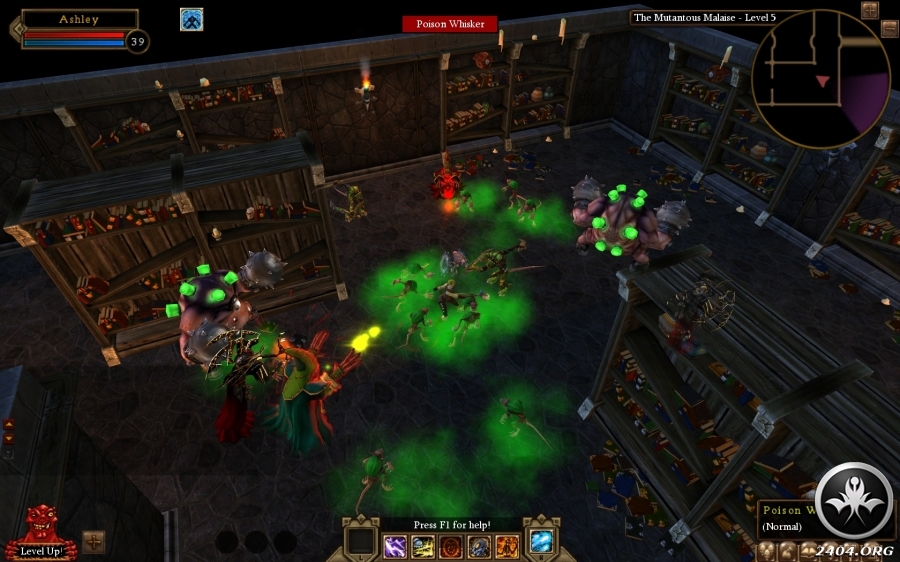
Task: Zoom in the minimap with plus button
Action: click(869, 10)
